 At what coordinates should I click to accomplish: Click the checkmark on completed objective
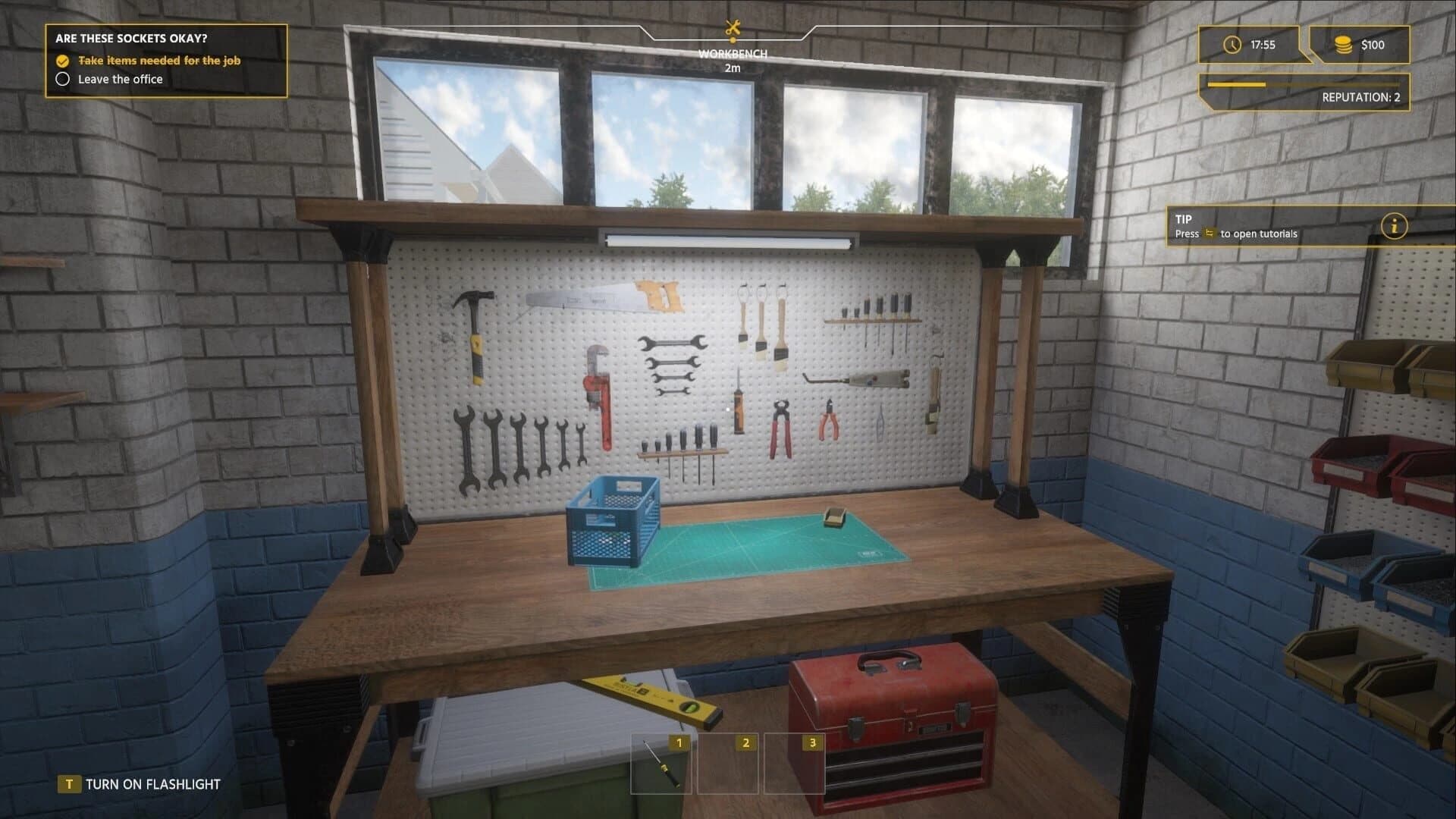[x=63, y=61]
